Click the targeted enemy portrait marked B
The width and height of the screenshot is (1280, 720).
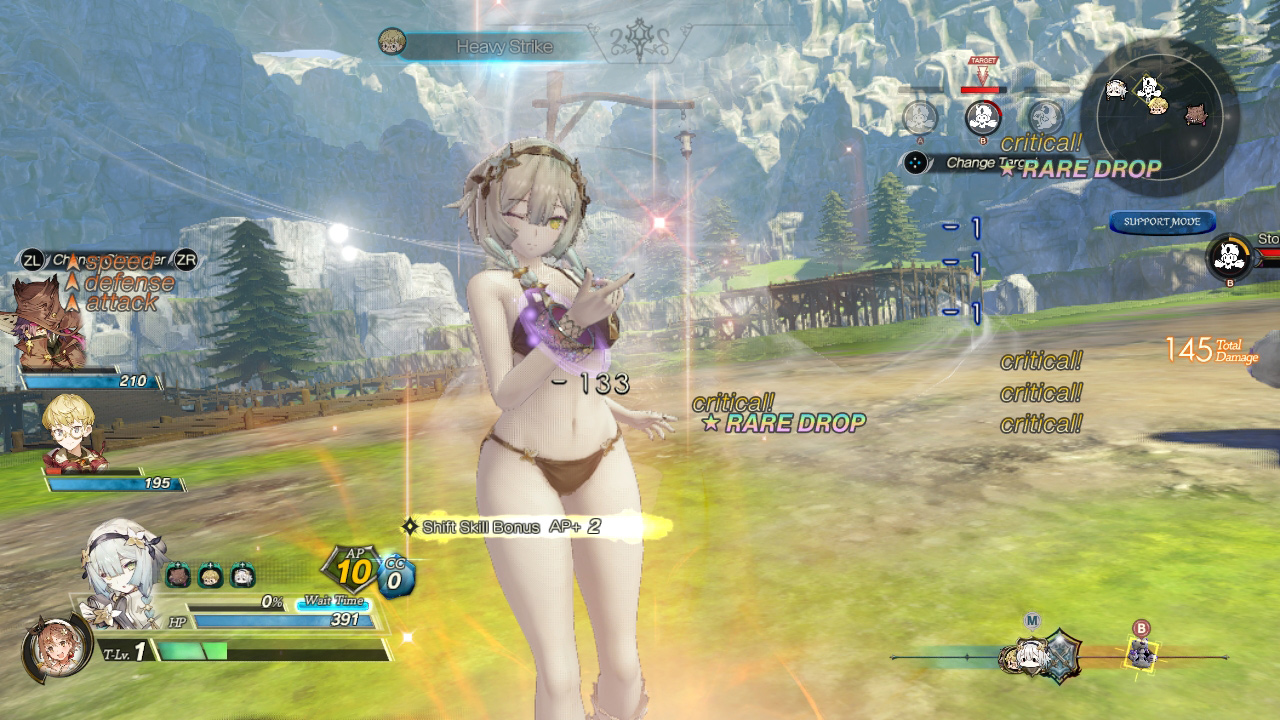point(983,118)
